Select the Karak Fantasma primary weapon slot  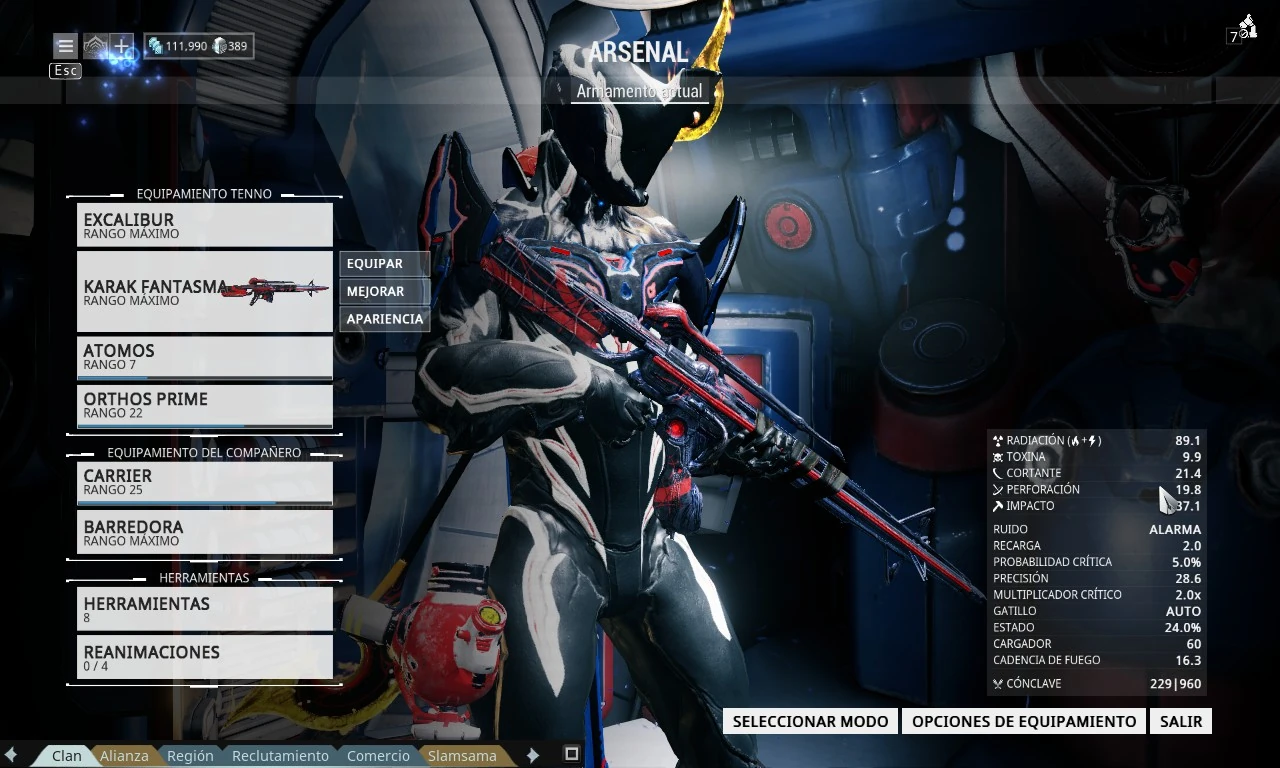click(204, 291)
